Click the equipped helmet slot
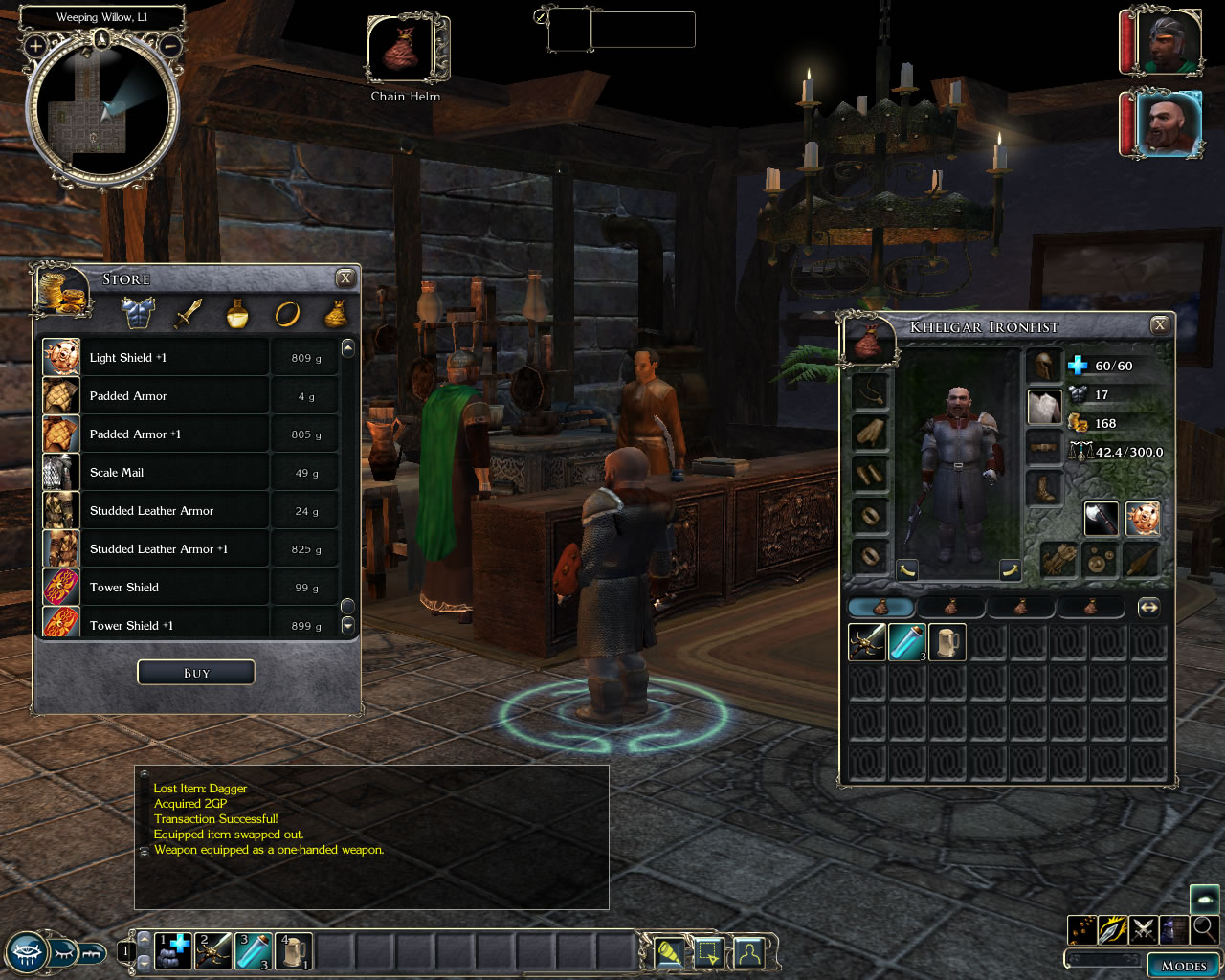 coord(1044,367)
